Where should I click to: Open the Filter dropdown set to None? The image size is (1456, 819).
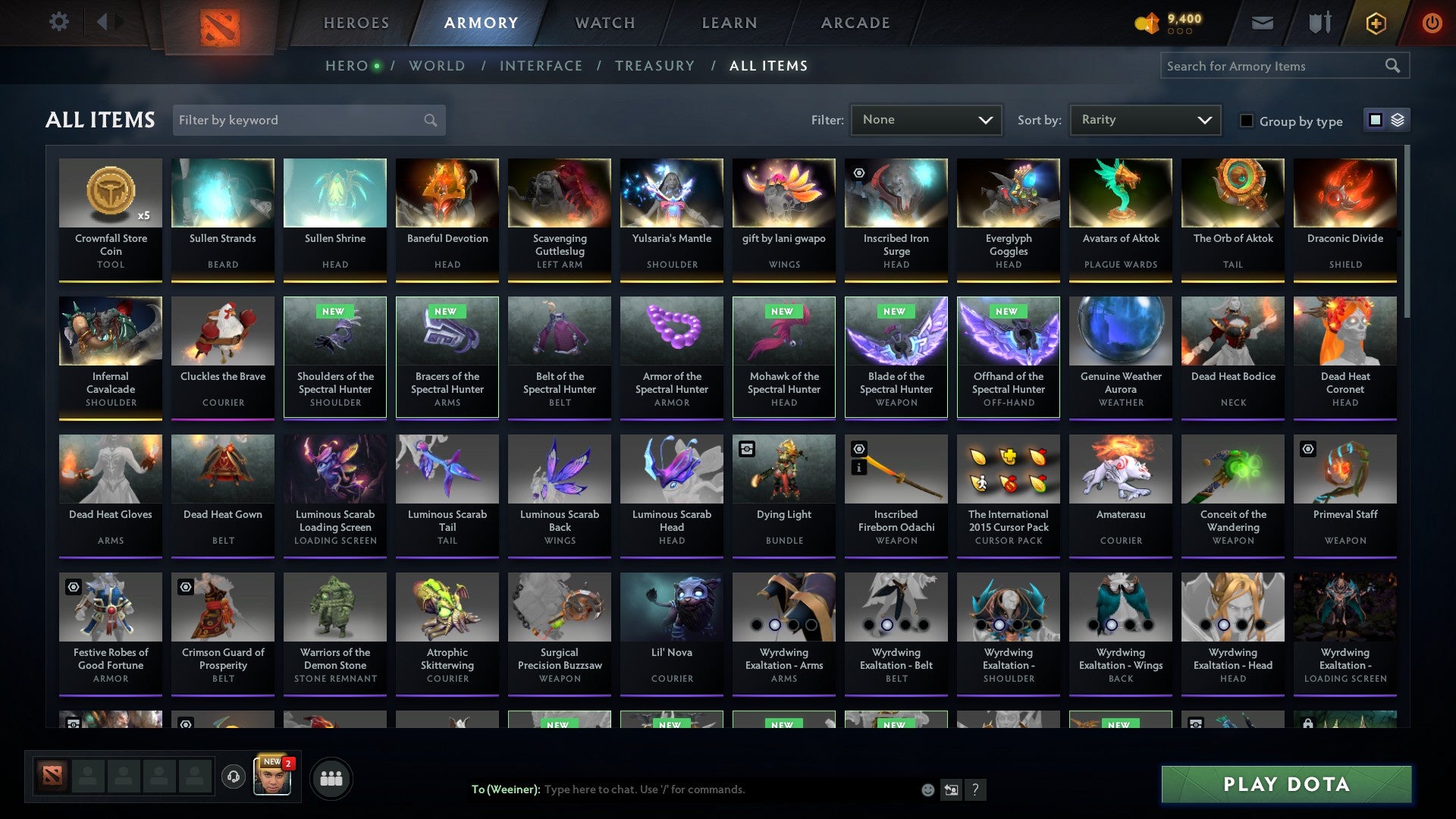pos(926,120)
